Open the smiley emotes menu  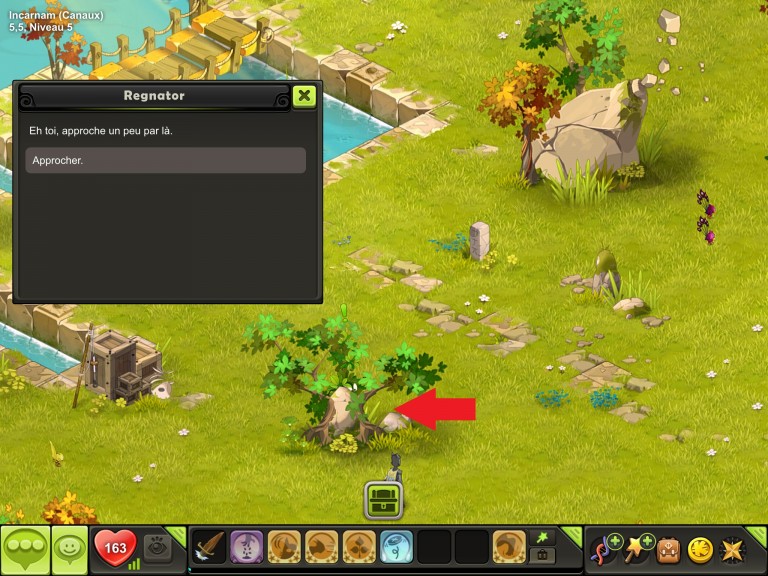(68, 549)
